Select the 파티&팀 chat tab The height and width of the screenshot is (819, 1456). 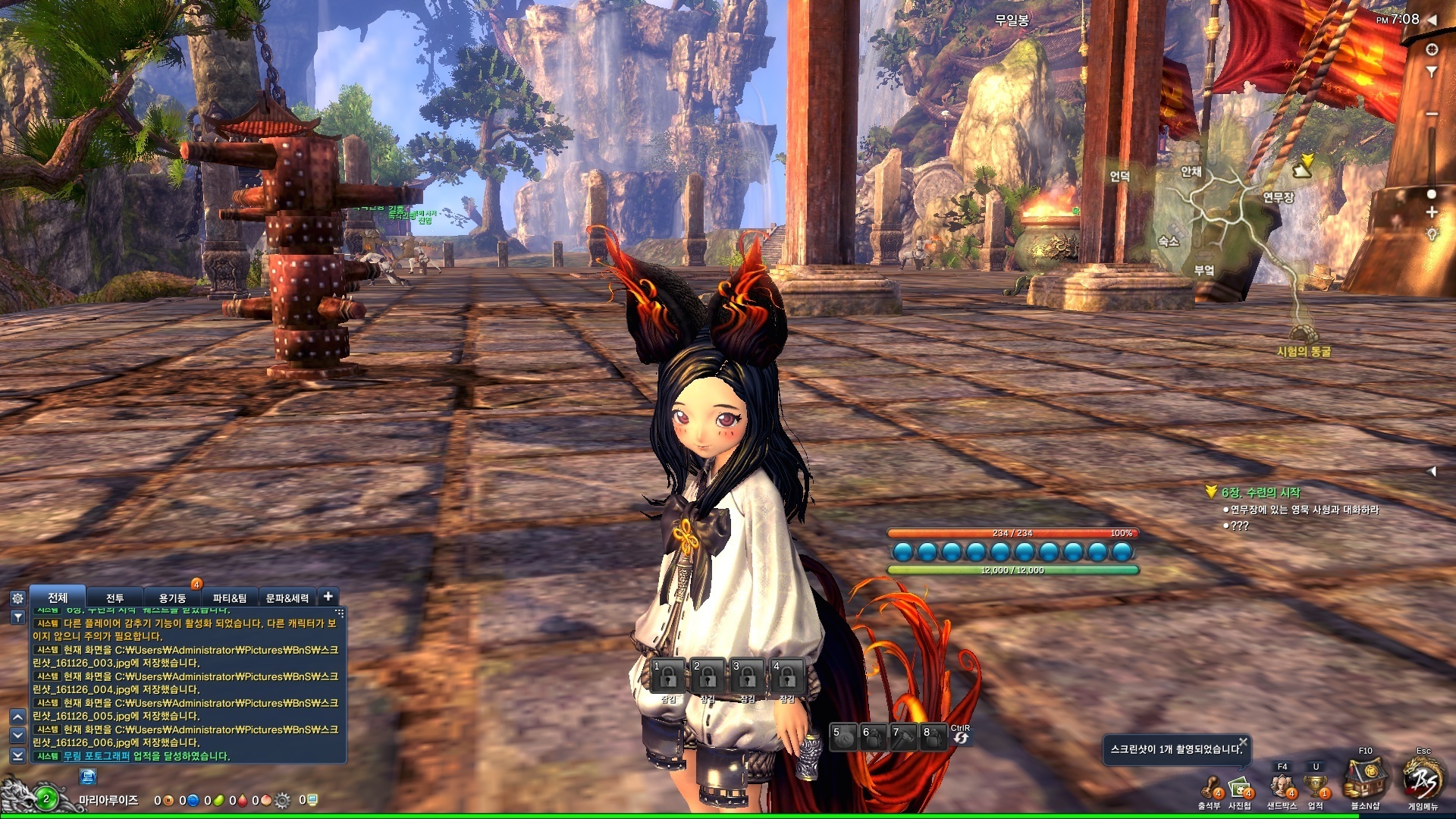tap(229, 598)
